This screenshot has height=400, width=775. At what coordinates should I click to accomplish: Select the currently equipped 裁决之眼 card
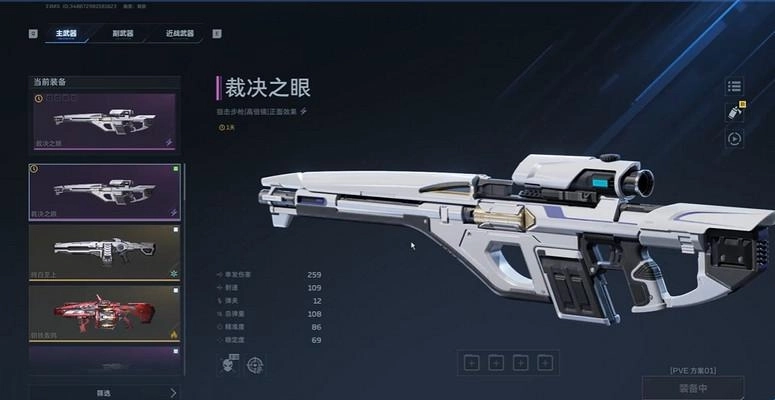(x=104, y=121)
